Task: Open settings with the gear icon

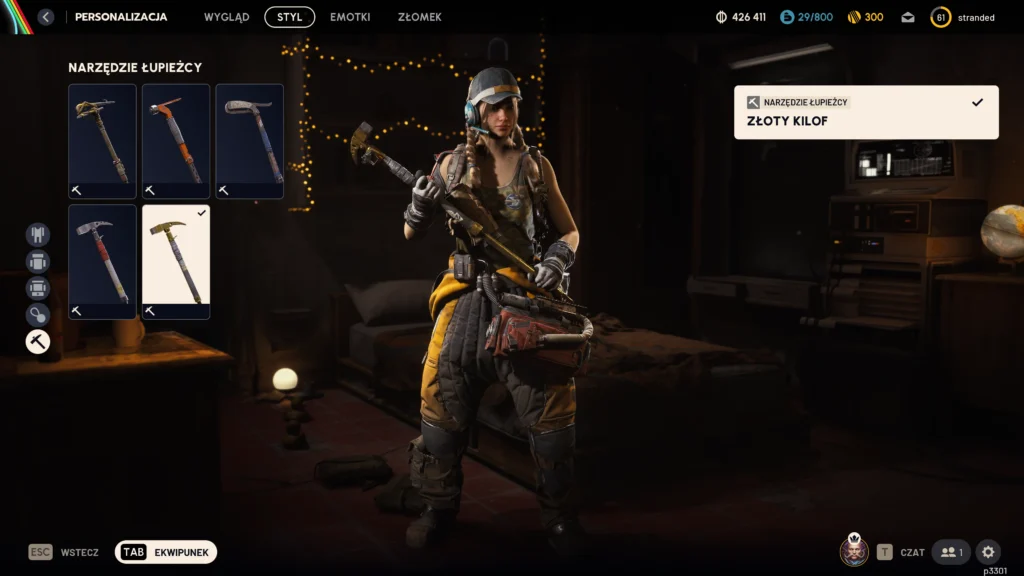Action: pyautogui.click(x=988, y=552)
